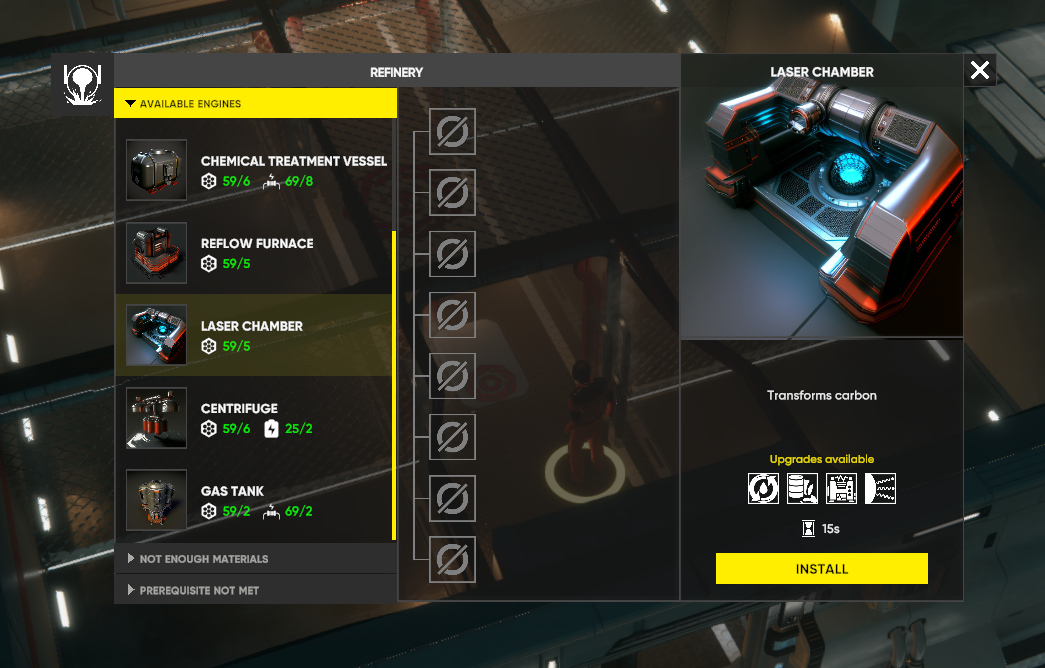
Task: Click the Laser Chamber preview image
Action: 821,212
